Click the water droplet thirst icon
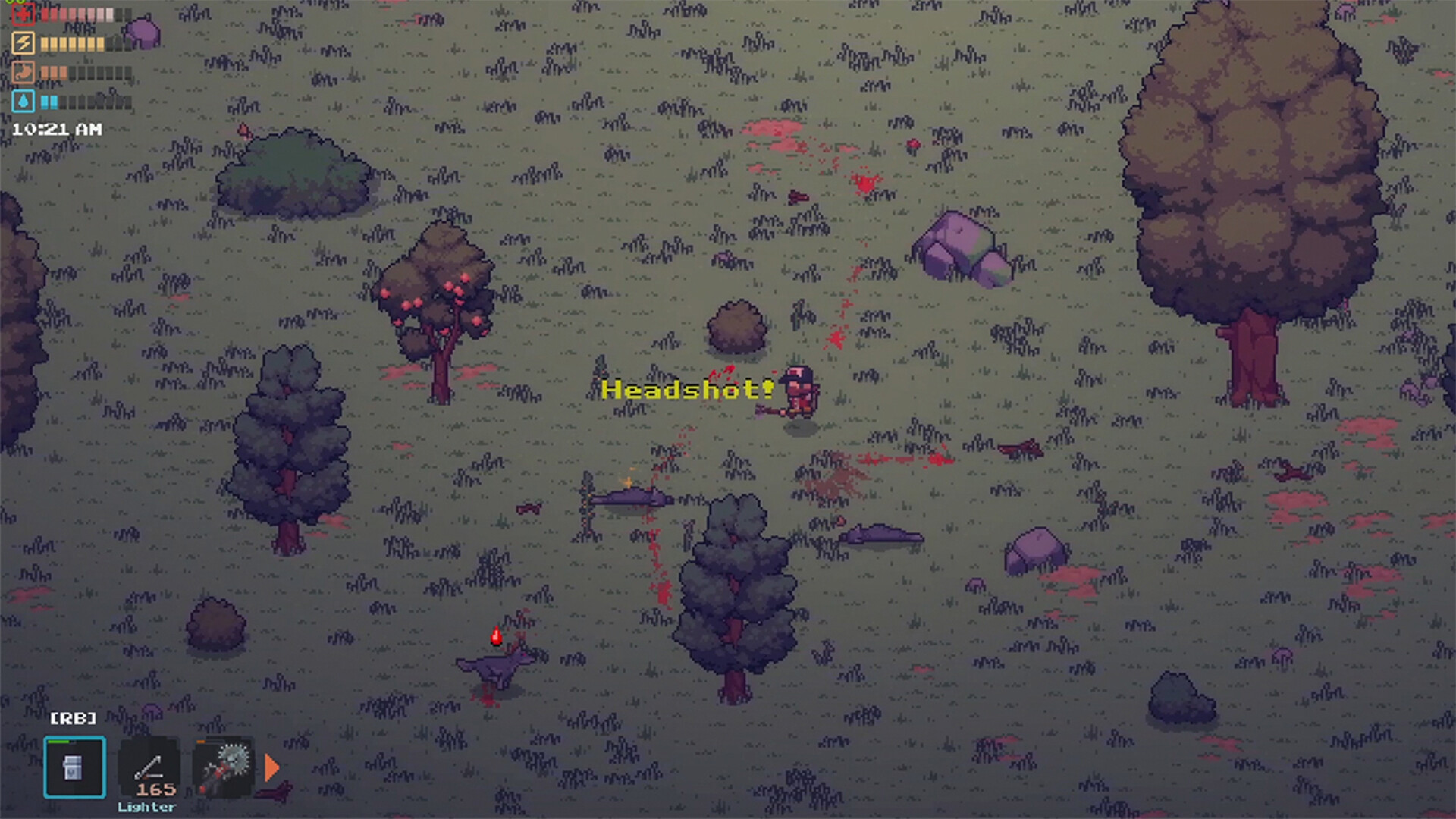 25,102
